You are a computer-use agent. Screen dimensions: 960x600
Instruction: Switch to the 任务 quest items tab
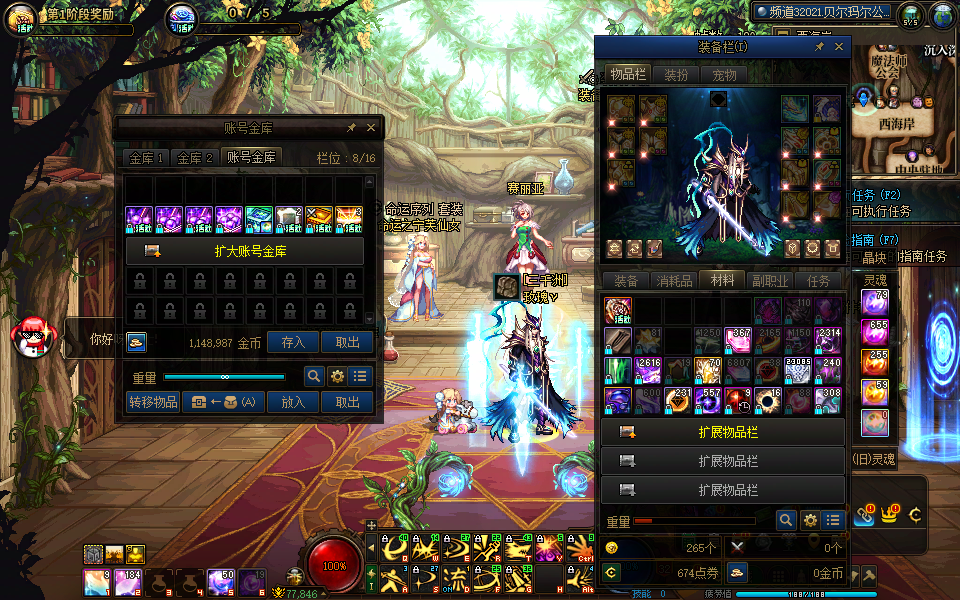click(x=818, y=281)
